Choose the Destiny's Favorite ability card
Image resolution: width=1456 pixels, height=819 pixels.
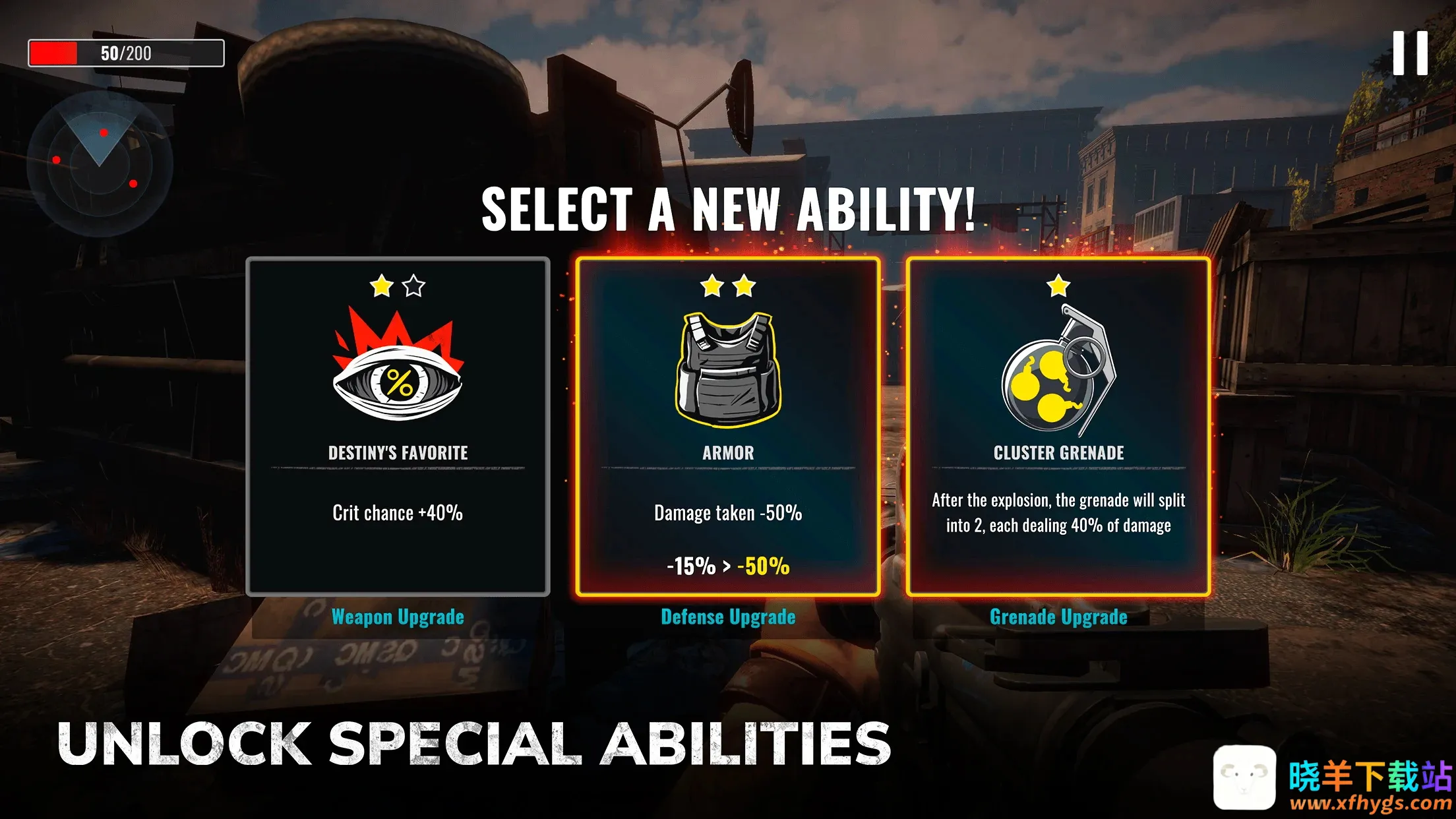click(398, 427)
